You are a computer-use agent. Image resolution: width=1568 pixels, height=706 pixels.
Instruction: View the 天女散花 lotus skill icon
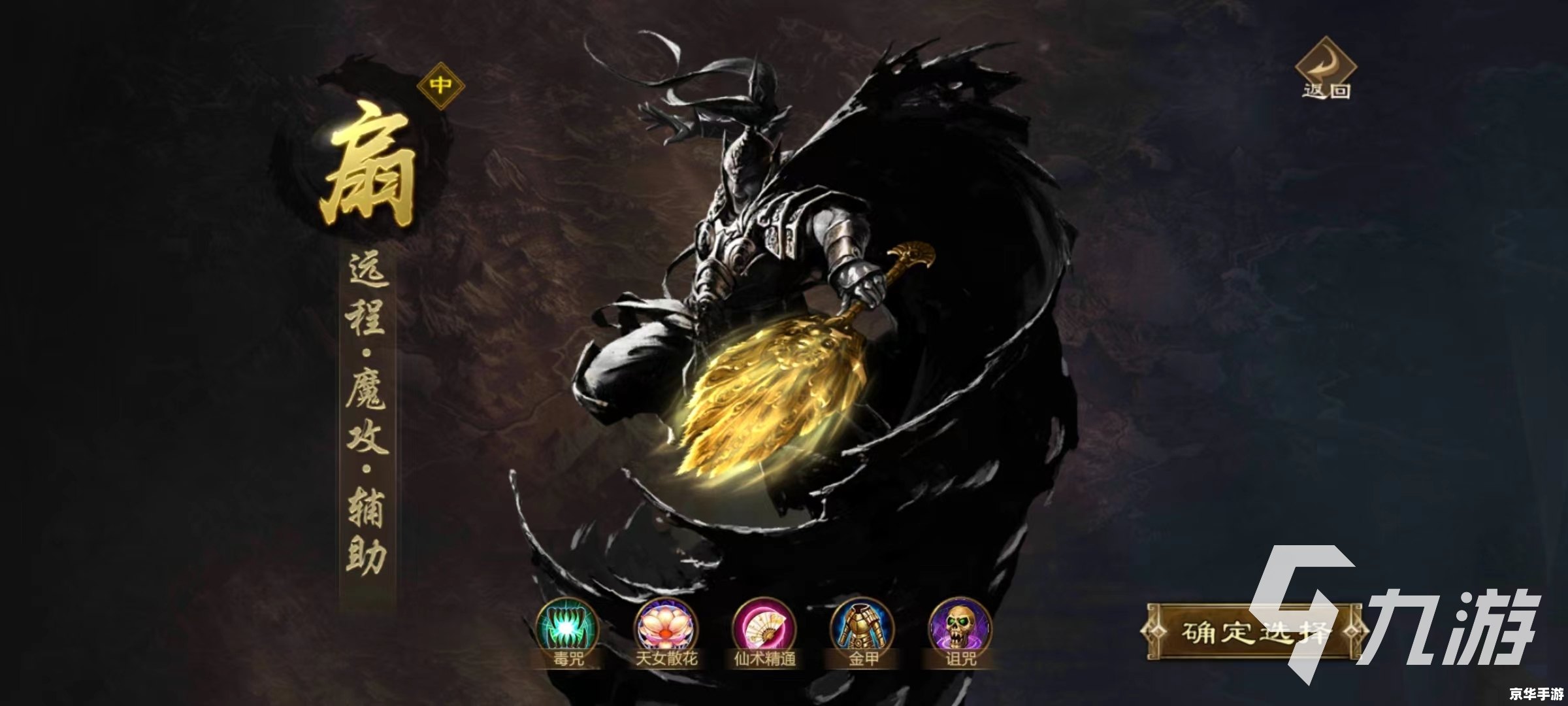click(666, 628)
